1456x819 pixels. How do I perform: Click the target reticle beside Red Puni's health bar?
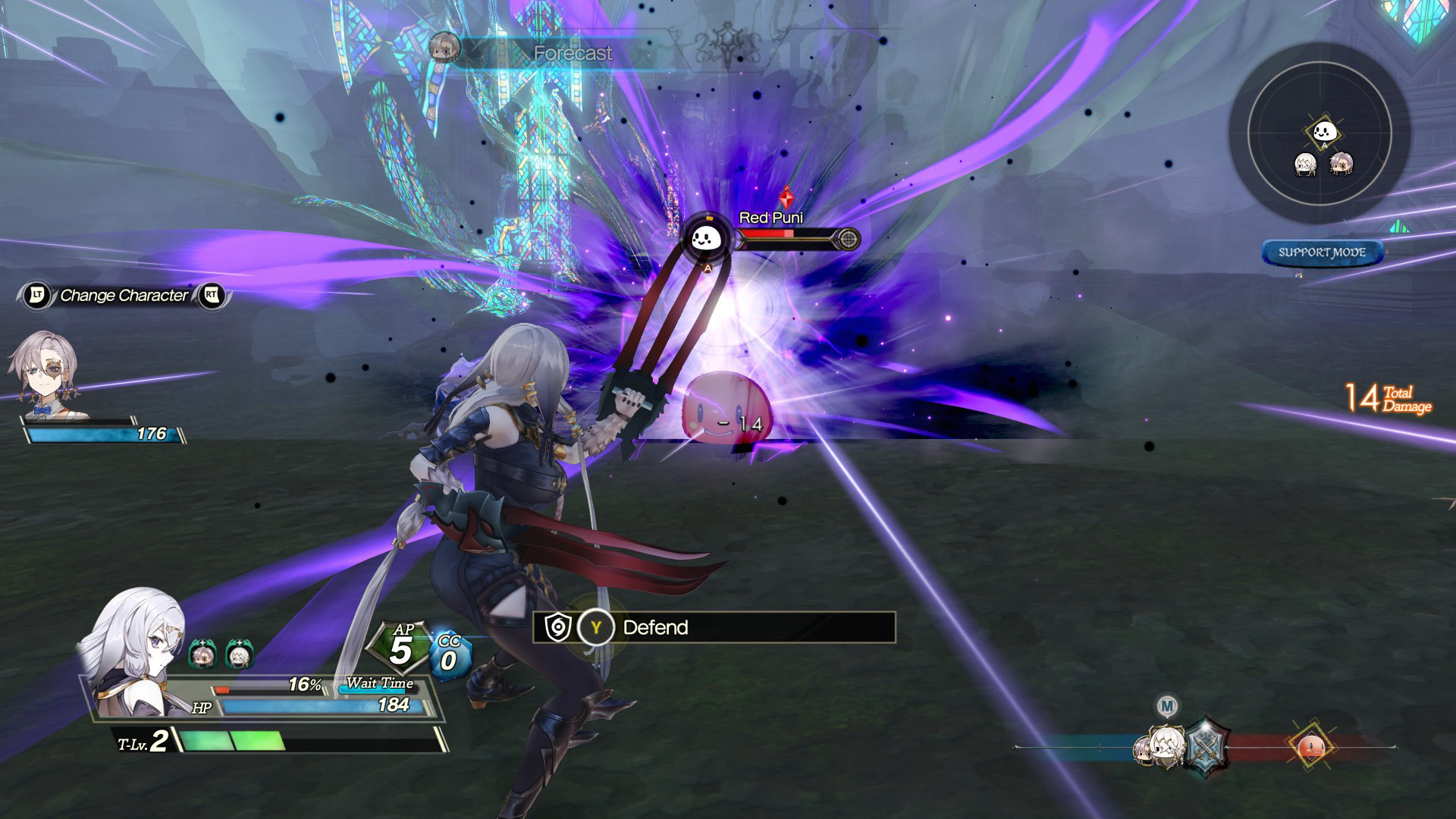tap(849, 240)
